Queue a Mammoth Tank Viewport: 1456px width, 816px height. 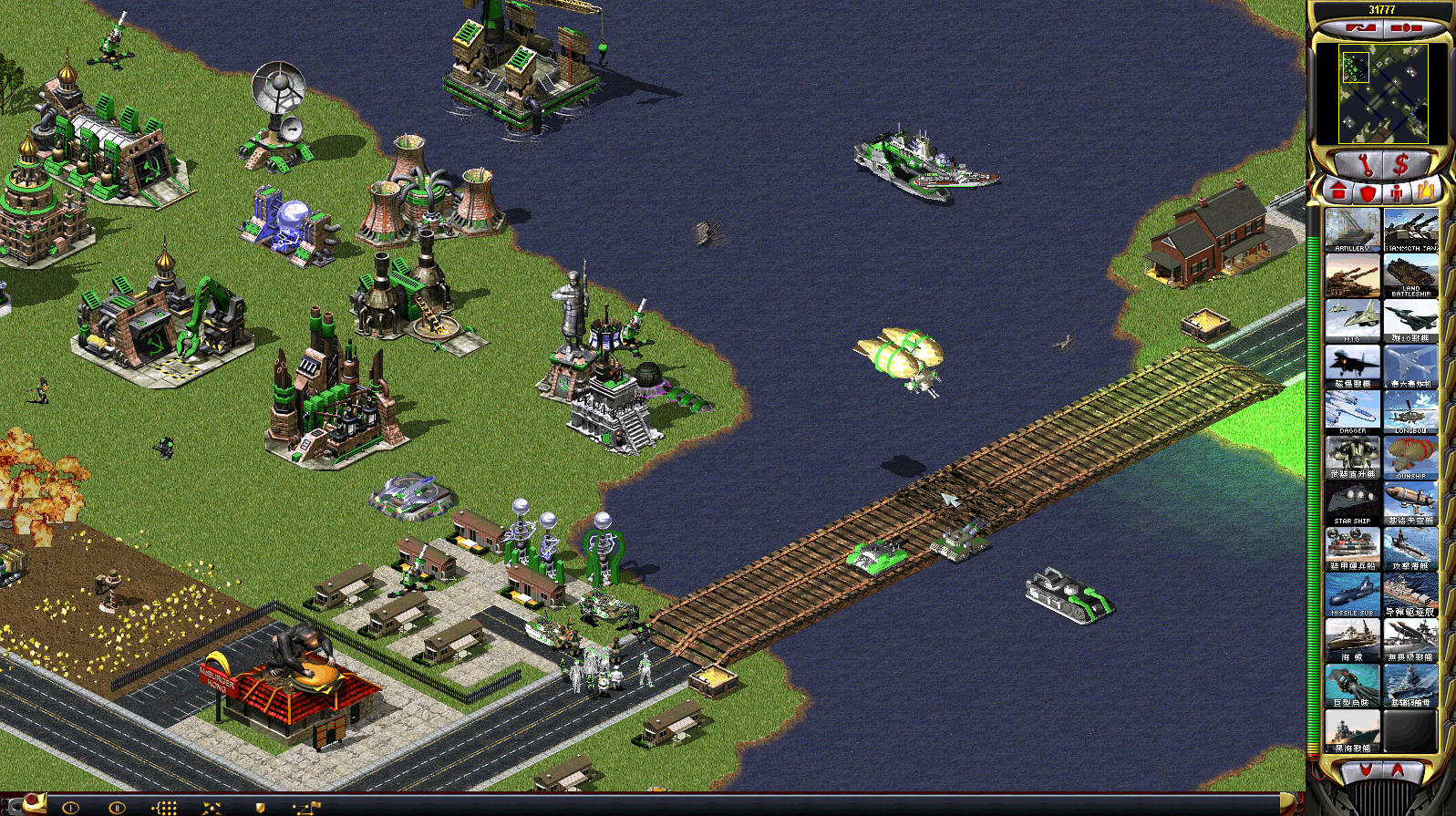(x=1410, y=229)
